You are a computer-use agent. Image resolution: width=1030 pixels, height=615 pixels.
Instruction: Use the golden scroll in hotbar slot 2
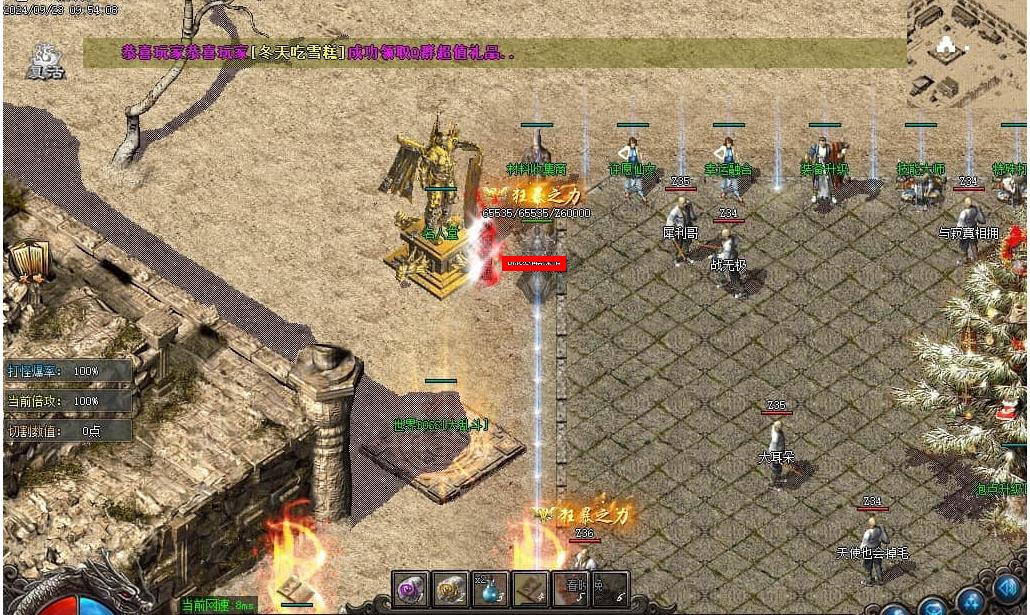[x=451, y=589]
